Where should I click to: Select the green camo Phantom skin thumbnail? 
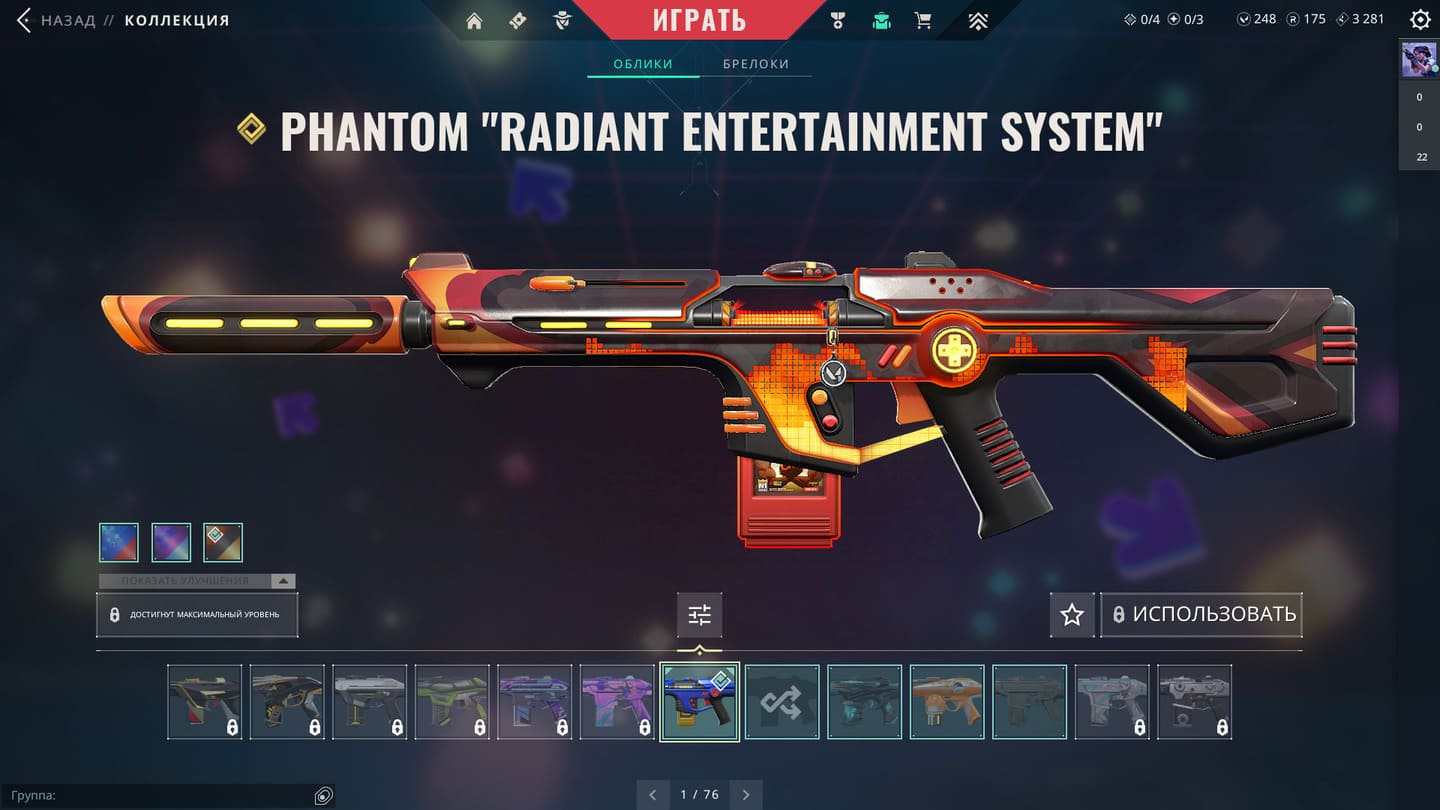[x=452, y=702]
